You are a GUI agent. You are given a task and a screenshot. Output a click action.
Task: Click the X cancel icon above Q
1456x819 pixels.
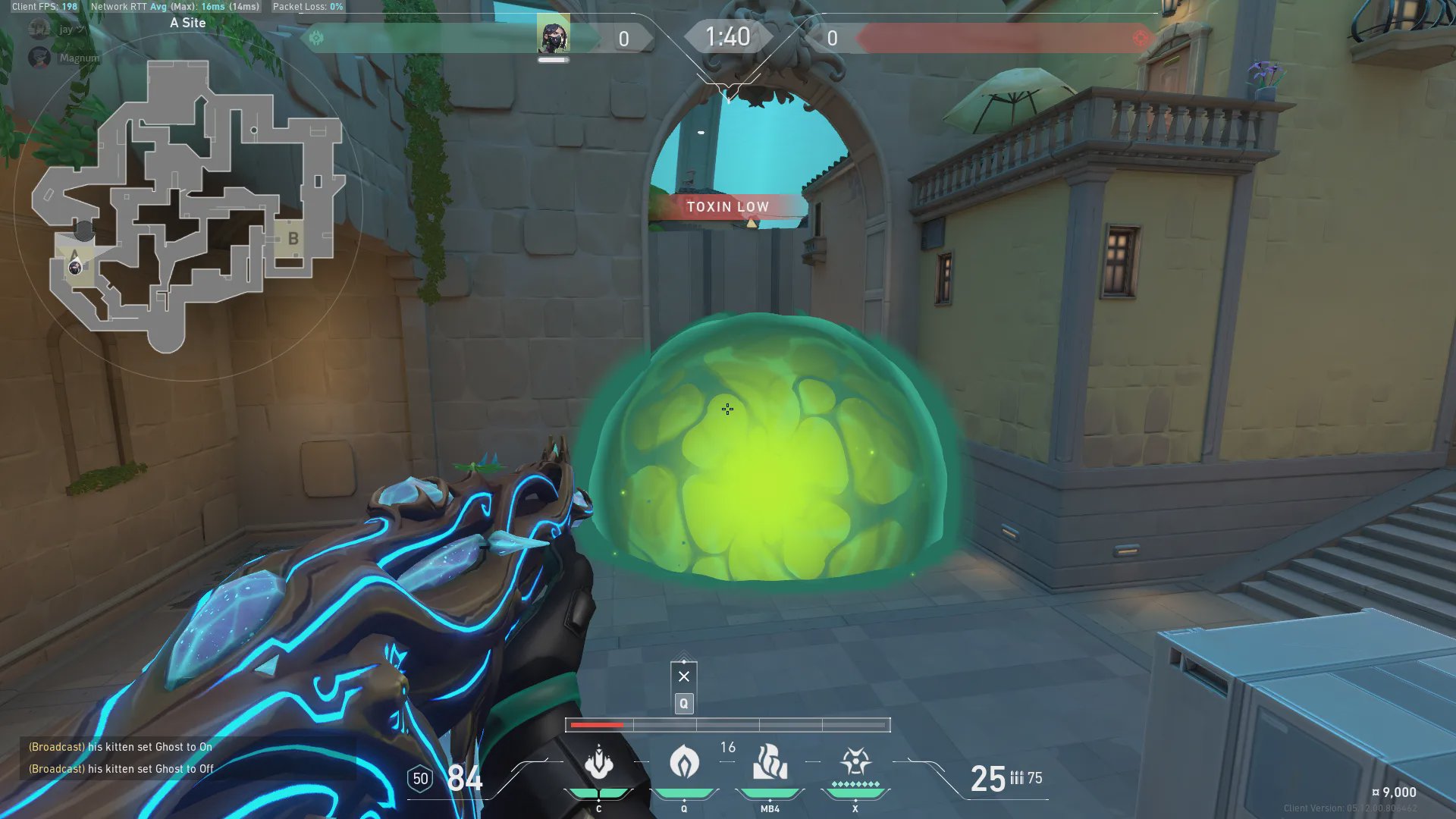tap(684, 676)
